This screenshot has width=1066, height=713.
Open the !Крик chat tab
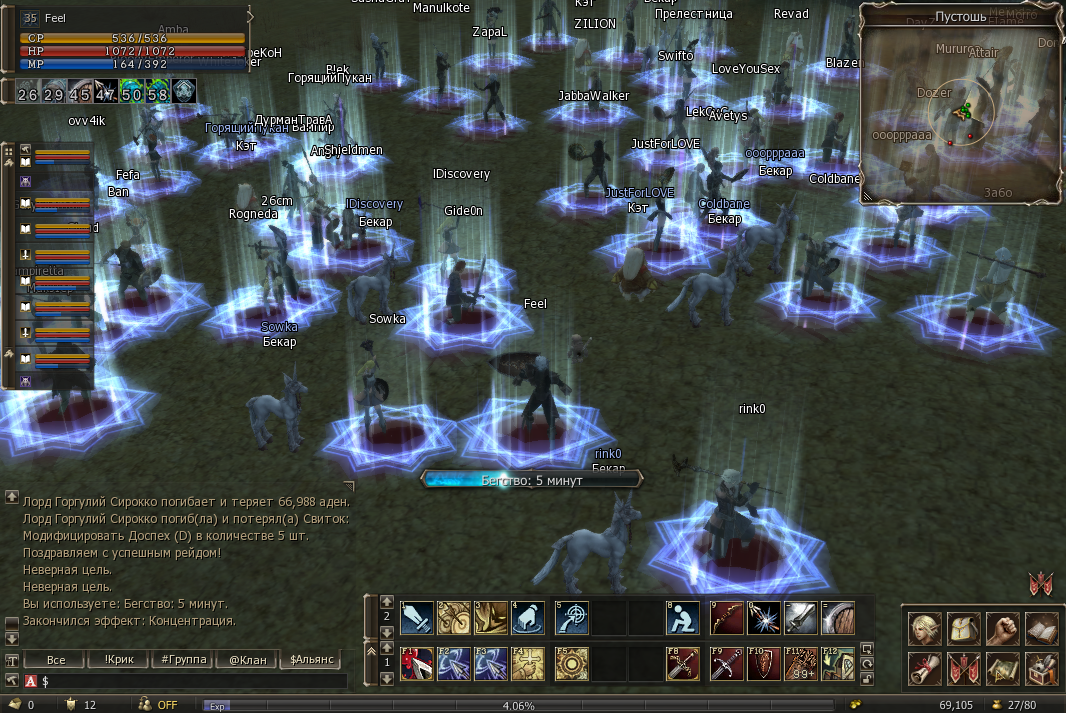119,660
